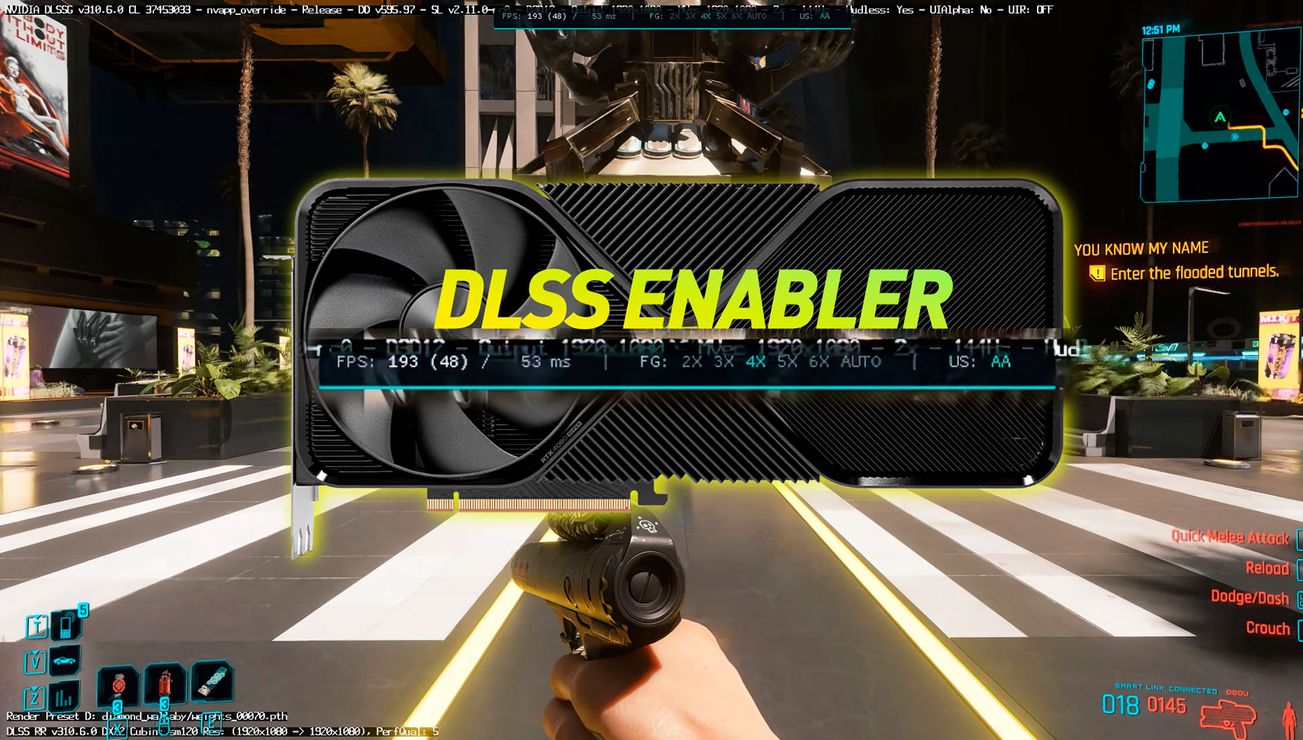Screen dimensions: 1303x740
Task: Use the red health inhaler slot
Action: [x=165, y=686]
